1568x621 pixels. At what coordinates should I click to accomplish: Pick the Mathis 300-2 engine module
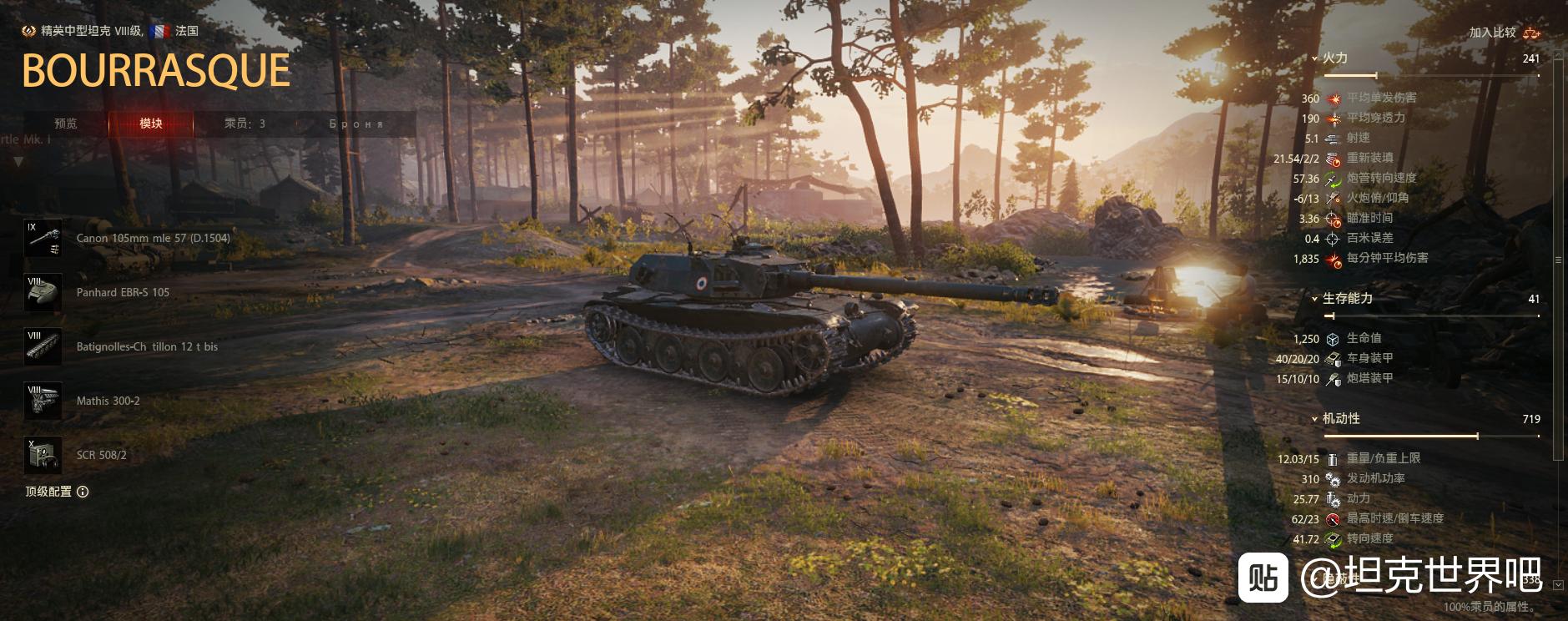coord(43,401)
